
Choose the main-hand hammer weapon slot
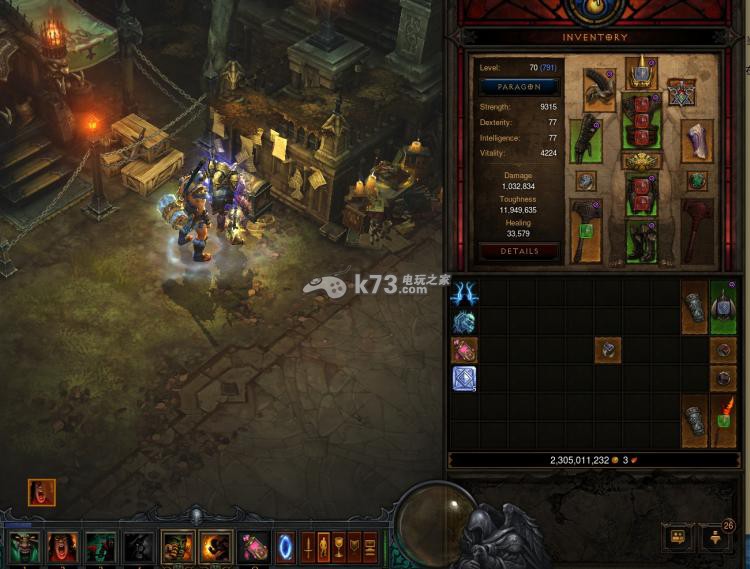pos(586,230)
